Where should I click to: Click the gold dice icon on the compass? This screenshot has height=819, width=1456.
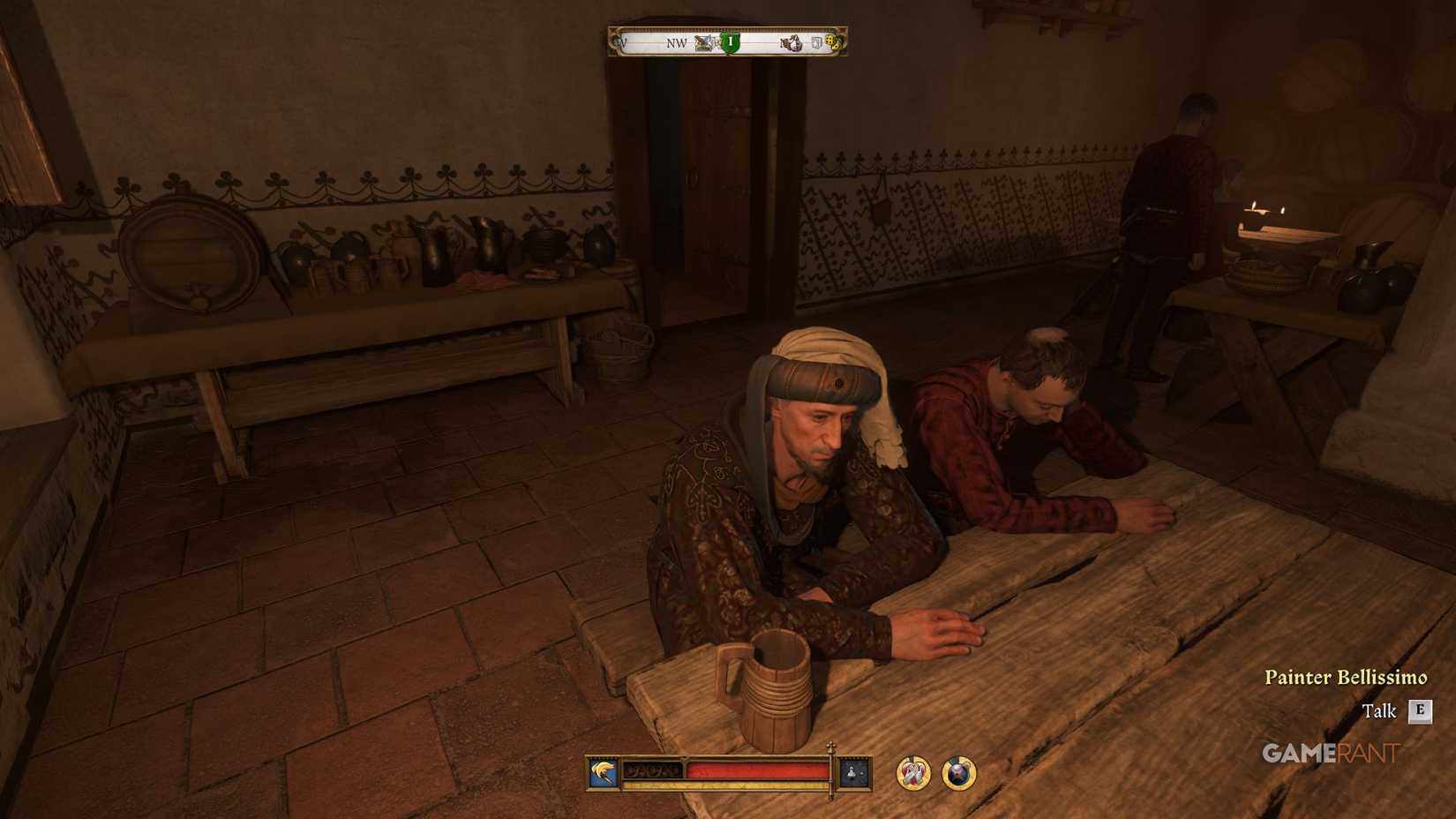pos(832,42)
